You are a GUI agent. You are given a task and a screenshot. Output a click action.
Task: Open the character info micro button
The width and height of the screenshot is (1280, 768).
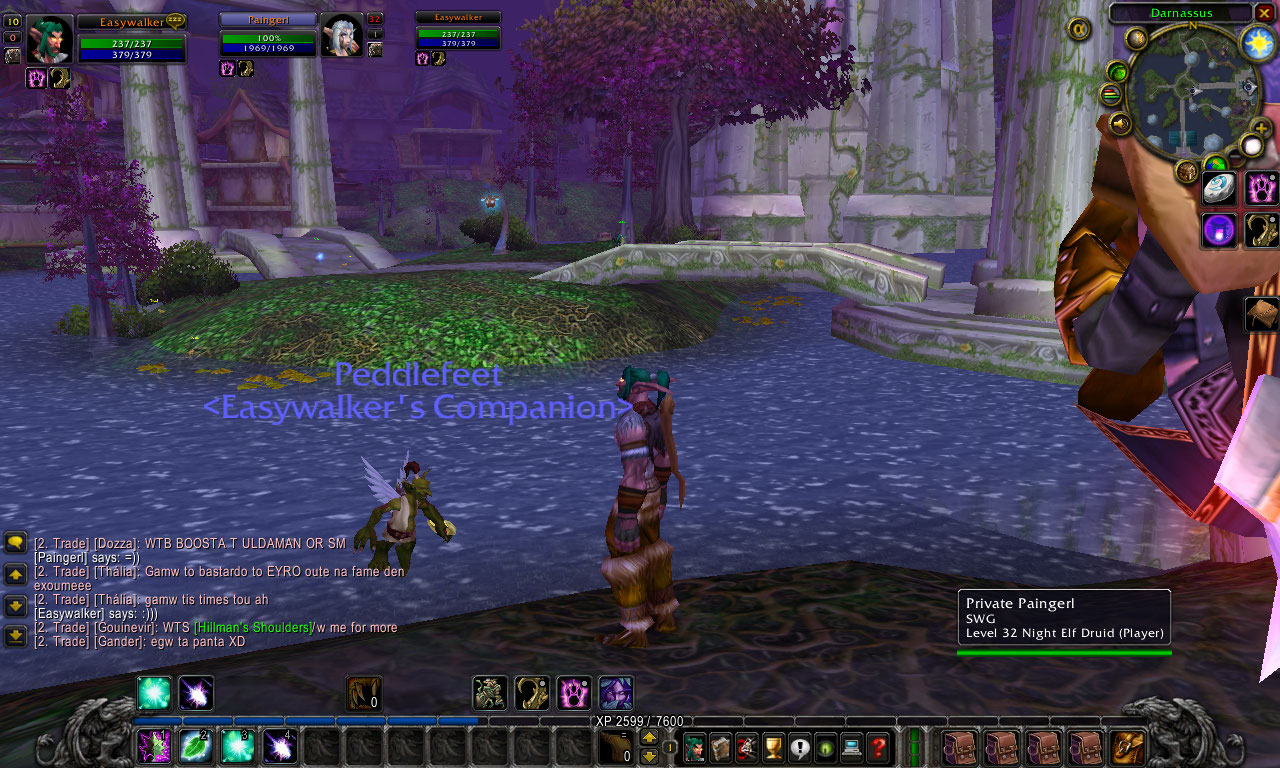point(694,746)
